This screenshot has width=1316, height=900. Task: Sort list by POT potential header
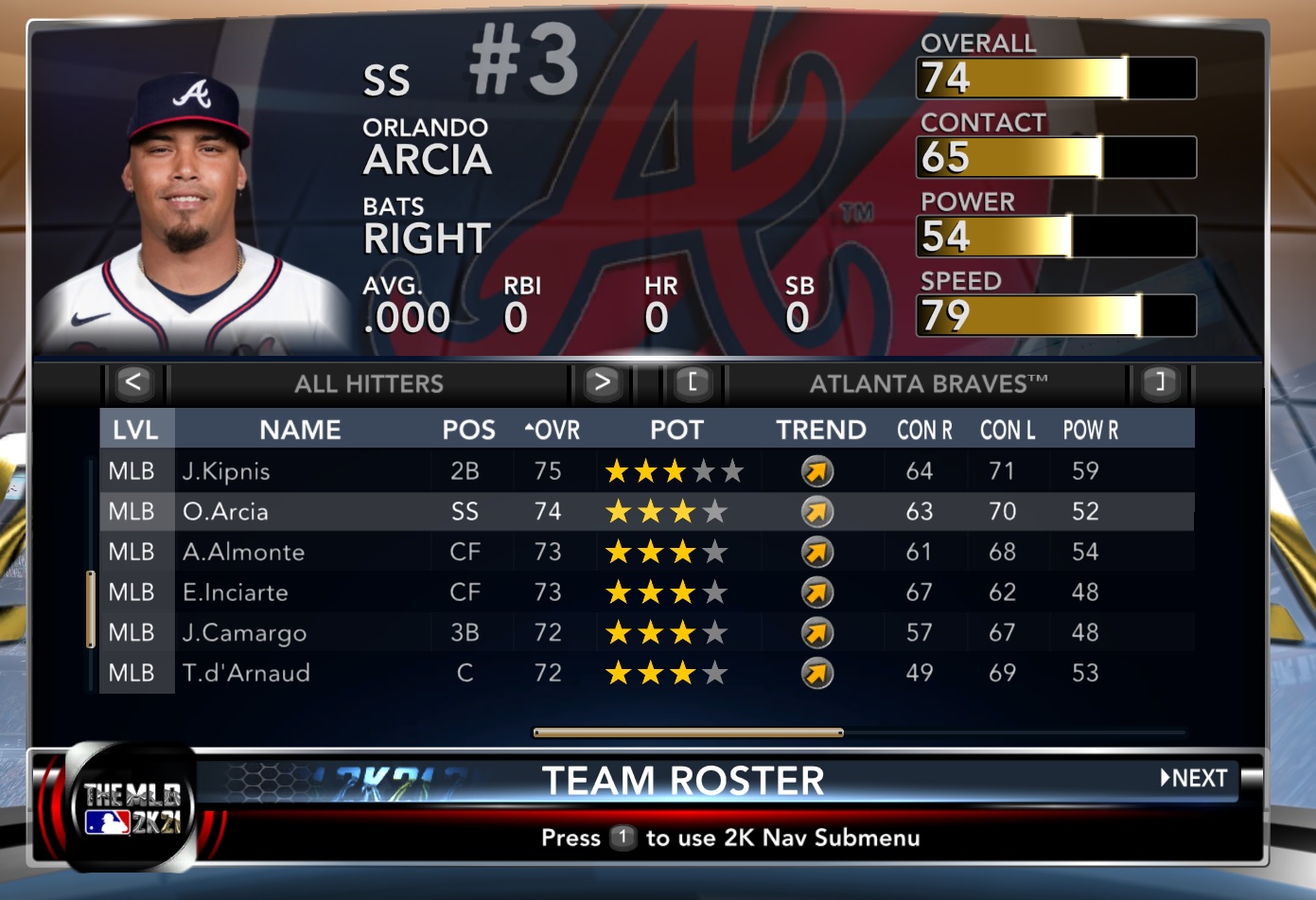pyautogui.click(x=676, y=431)
